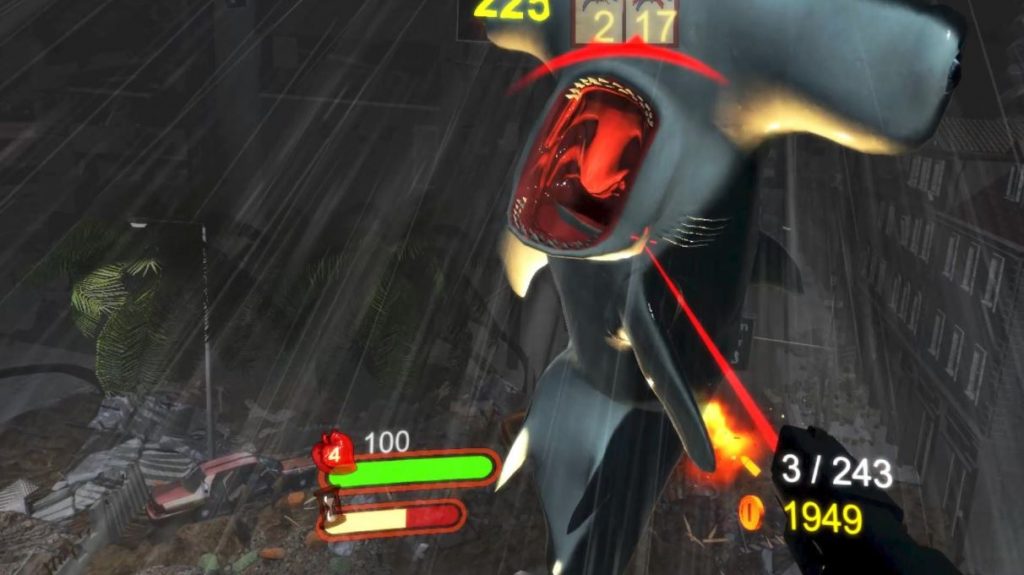Select the shark counter tile showing 17

(653, 21)
